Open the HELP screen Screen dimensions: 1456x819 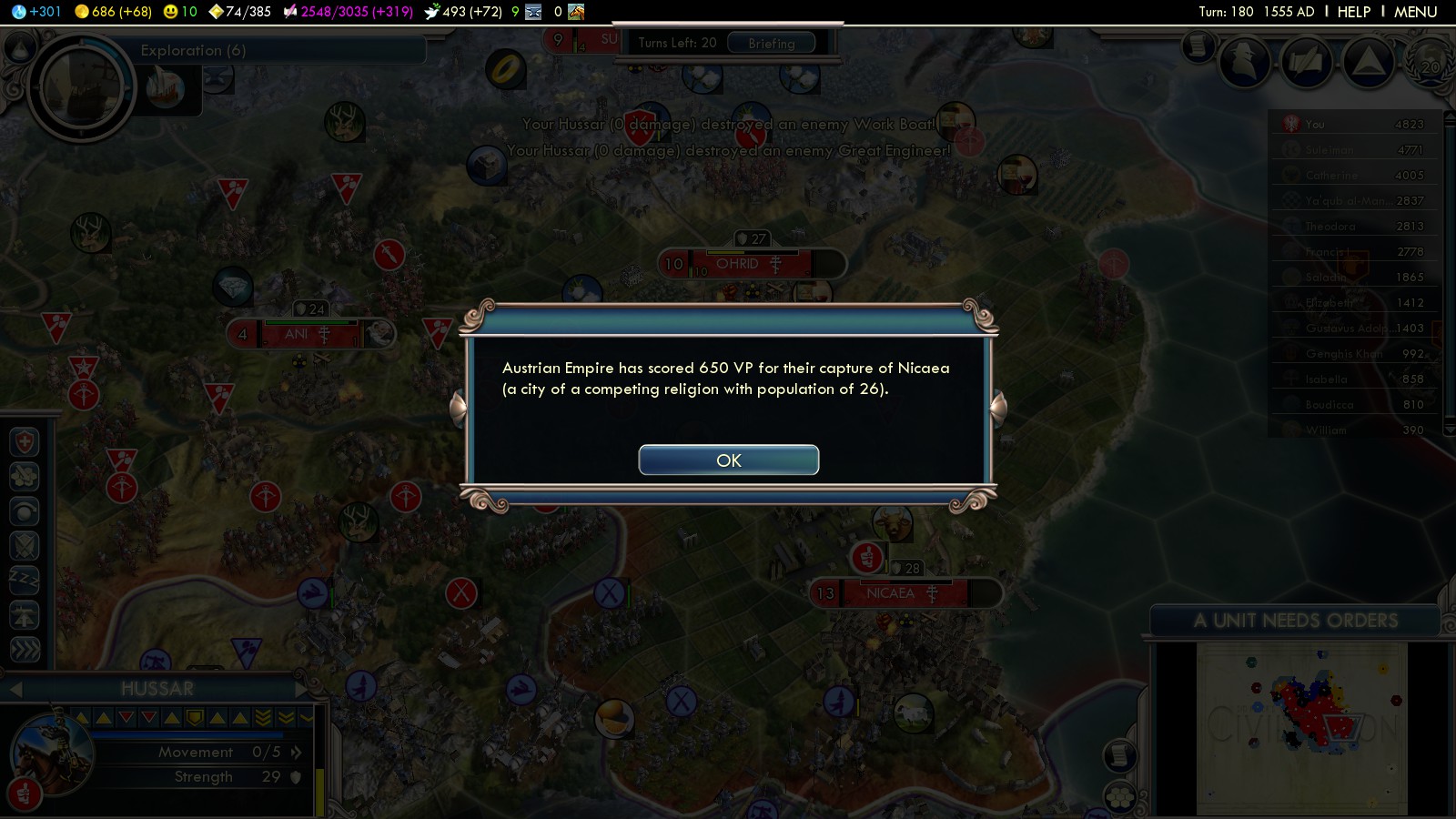[x=1353, y=12]
